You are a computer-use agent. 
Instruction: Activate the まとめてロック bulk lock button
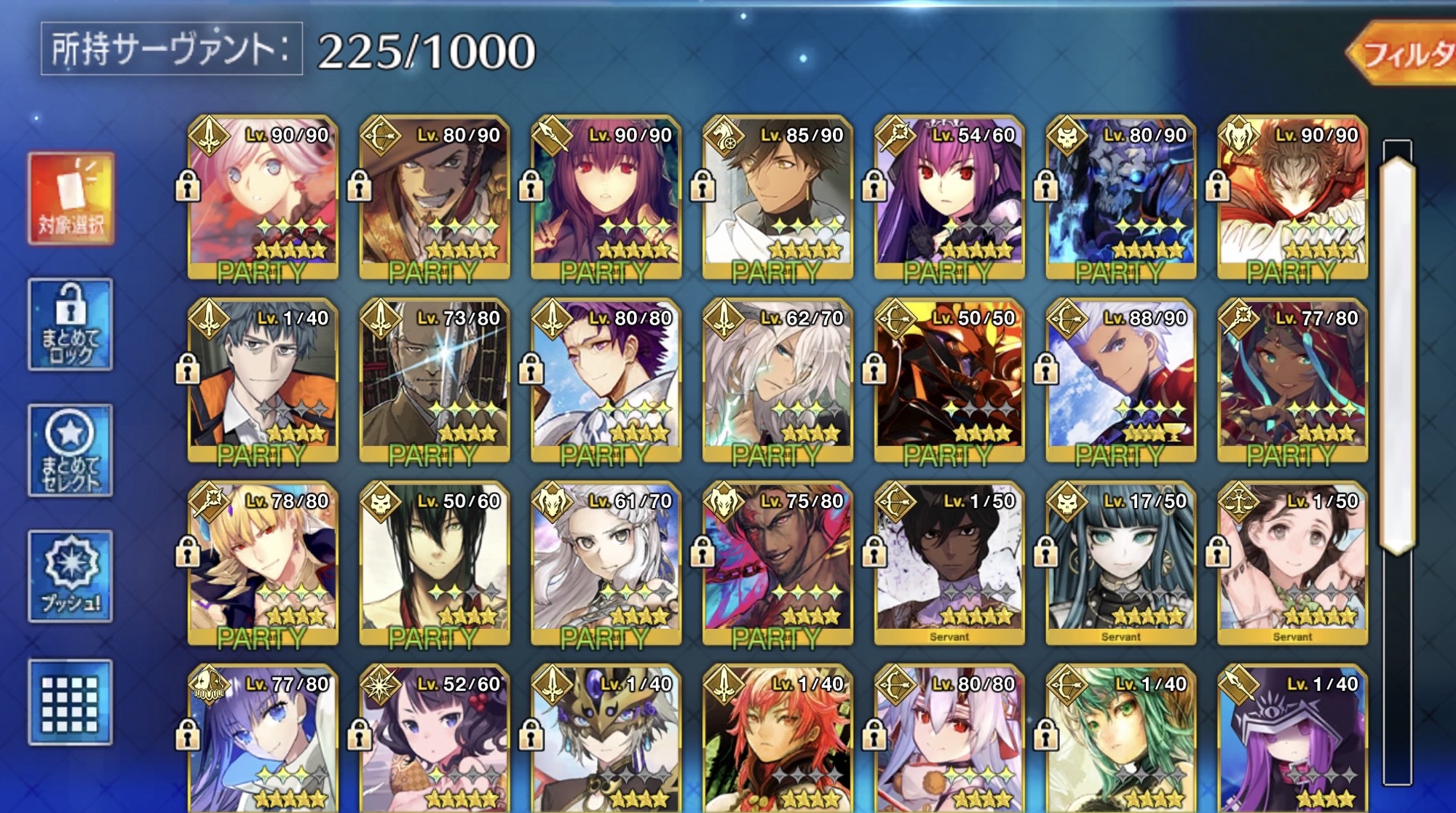click(71, 325)
